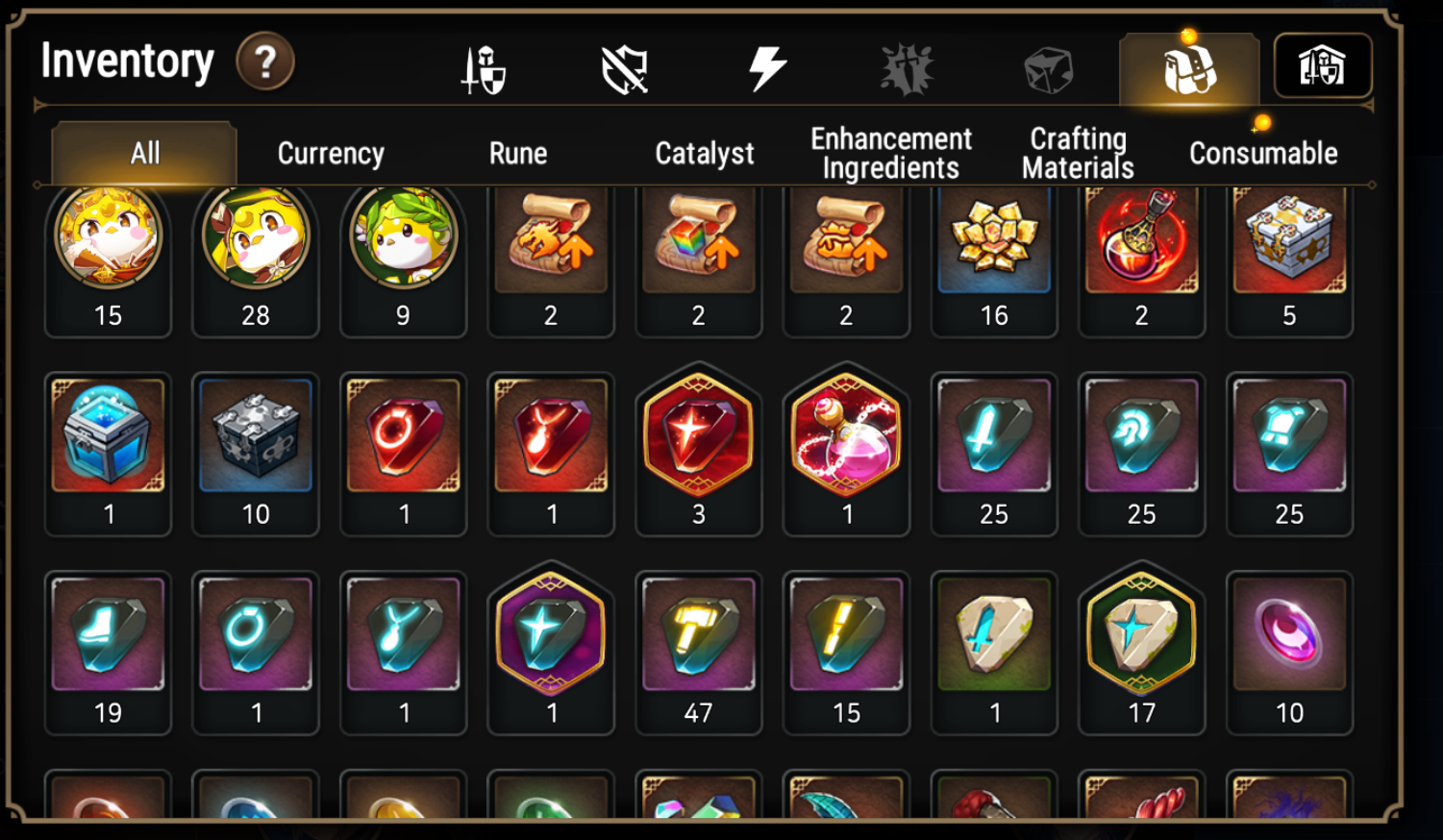The width and height of the screenshot is (1443, 840).
Task: View the Enhancement Ingredients tab
Action: 890,152
